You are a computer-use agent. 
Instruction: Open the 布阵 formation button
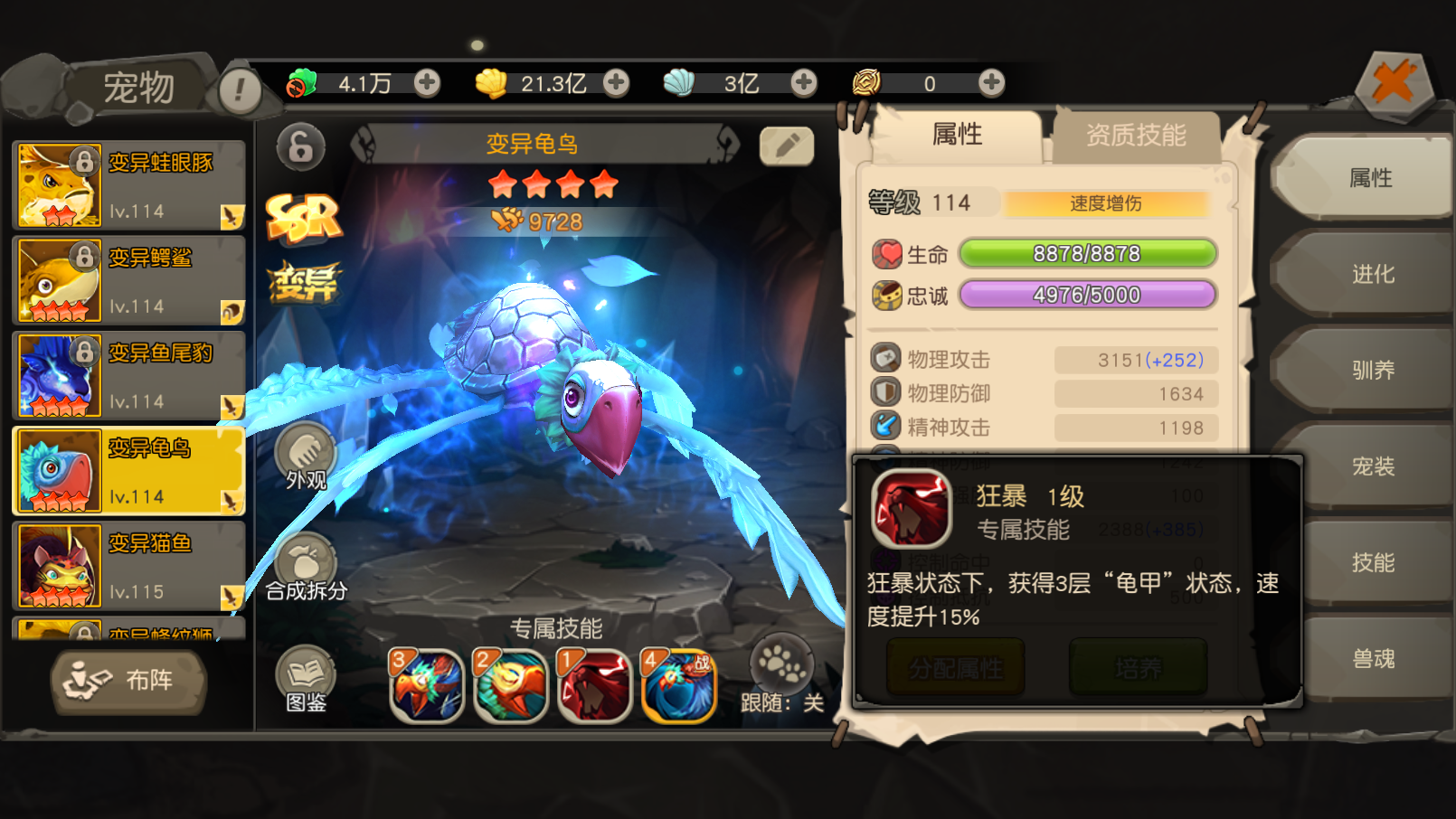(128, 681)
